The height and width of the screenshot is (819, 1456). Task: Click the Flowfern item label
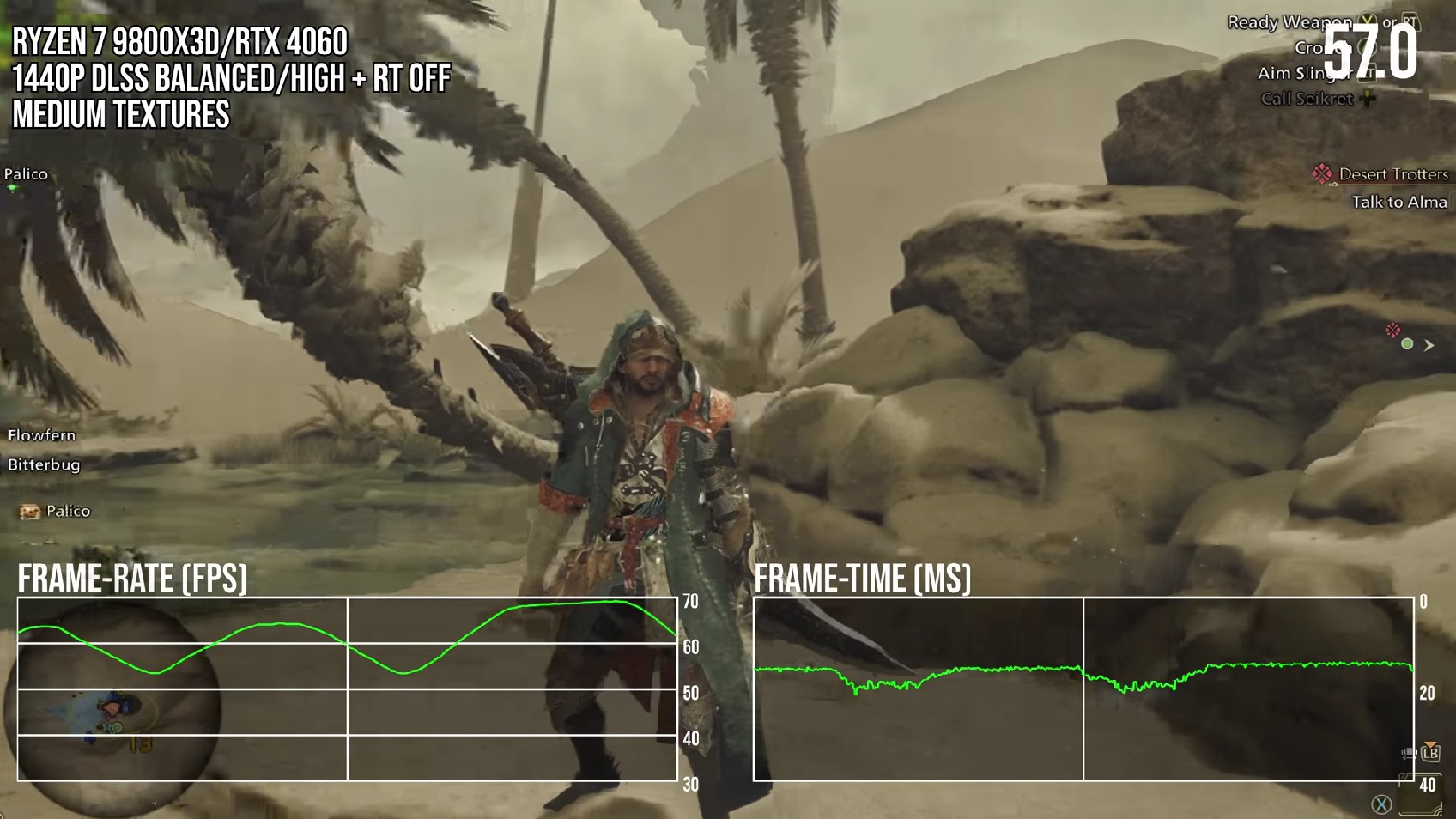42,435
